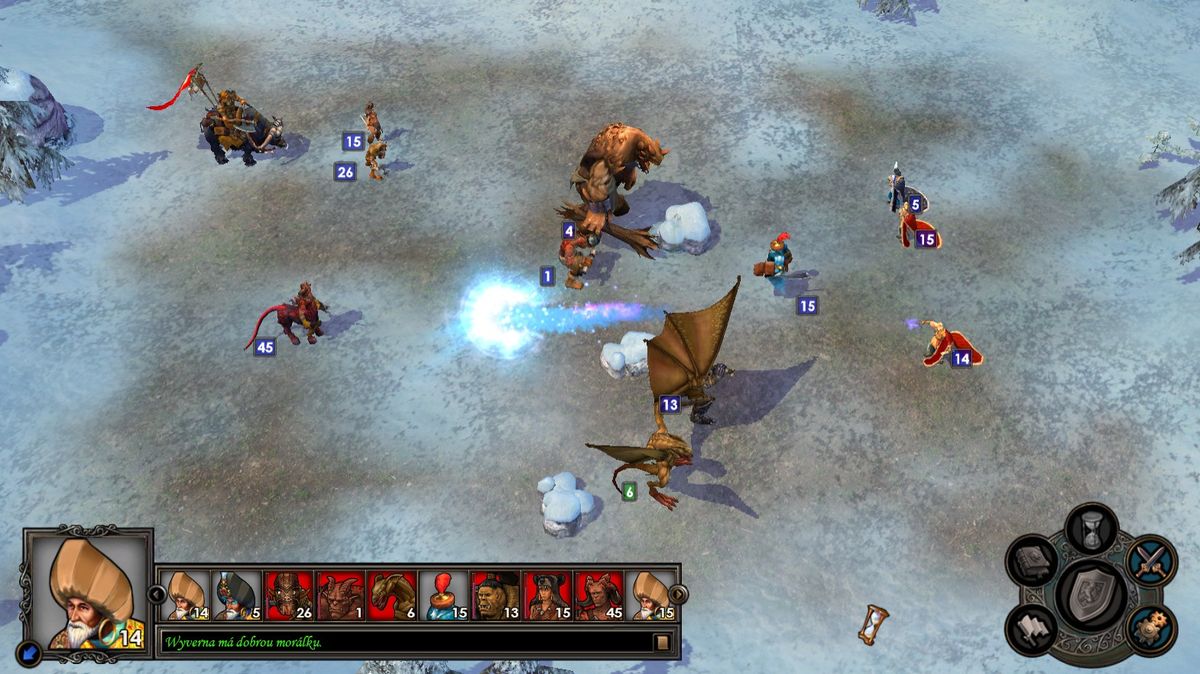Select the turn order unit with count 5

tap(238, 595)
